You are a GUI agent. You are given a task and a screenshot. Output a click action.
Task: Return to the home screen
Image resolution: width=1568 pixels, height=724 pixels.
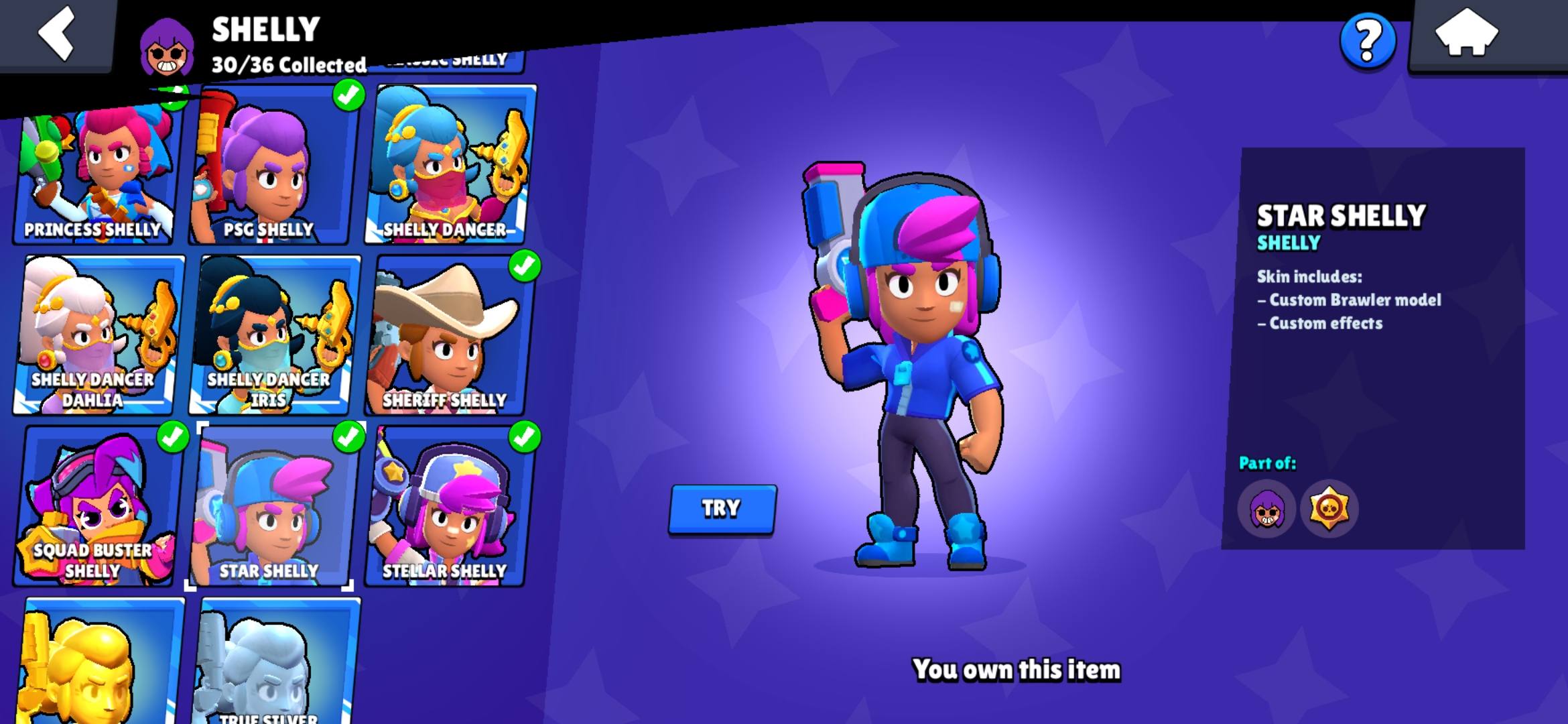(x=1466, y=34)
